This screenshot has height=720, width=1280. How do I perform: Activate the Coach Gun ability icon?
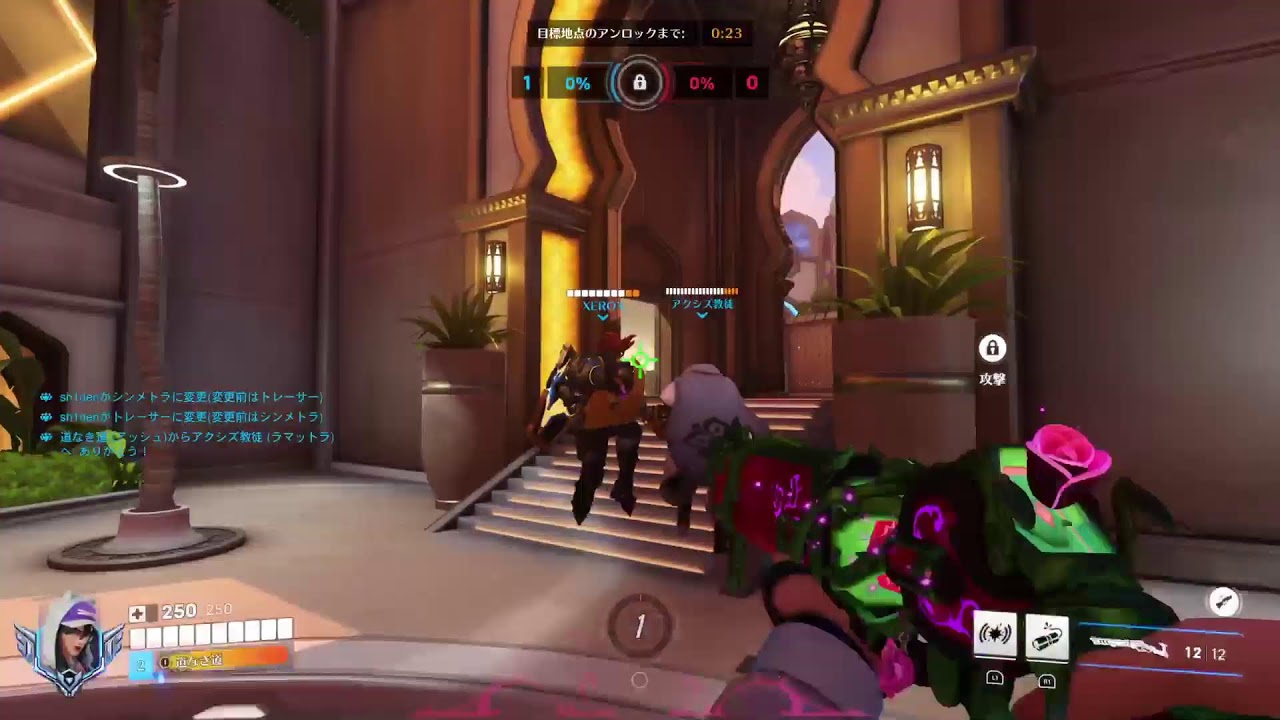pyautogui.click(x=996, y=634)
